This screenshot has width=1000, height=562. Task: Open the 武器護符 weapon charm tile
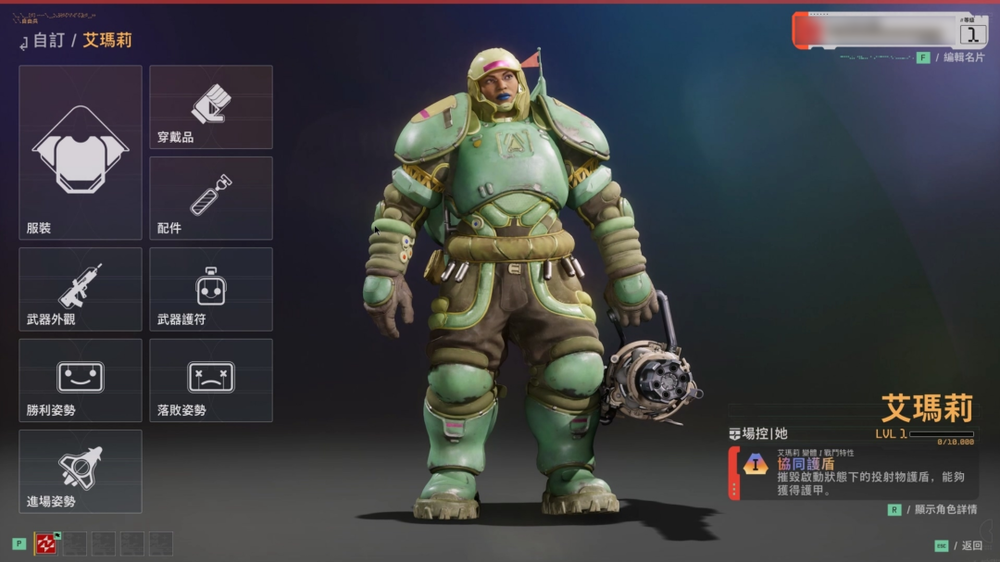point(211,289)
